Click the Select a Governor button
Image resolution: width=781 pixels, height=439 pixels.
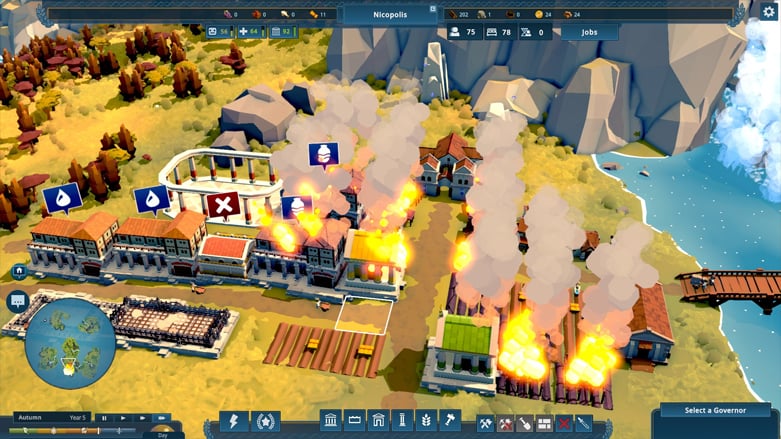714,410
